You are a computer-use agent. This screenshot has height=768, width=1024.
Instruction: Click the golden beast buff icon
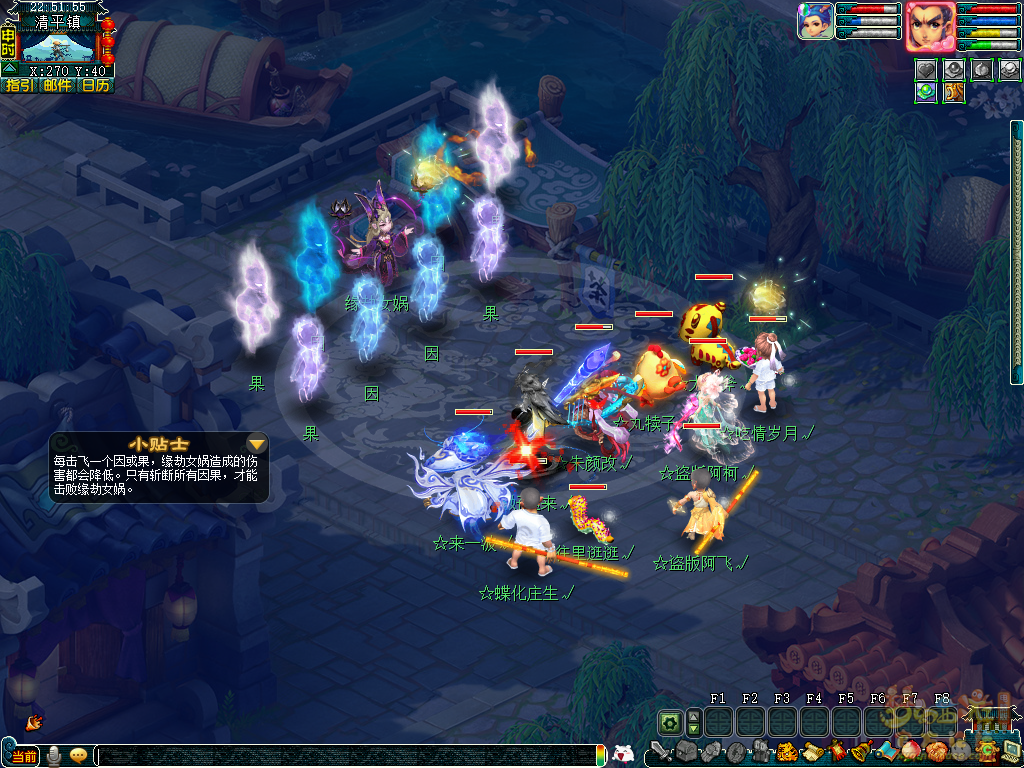tap(953, 92)
